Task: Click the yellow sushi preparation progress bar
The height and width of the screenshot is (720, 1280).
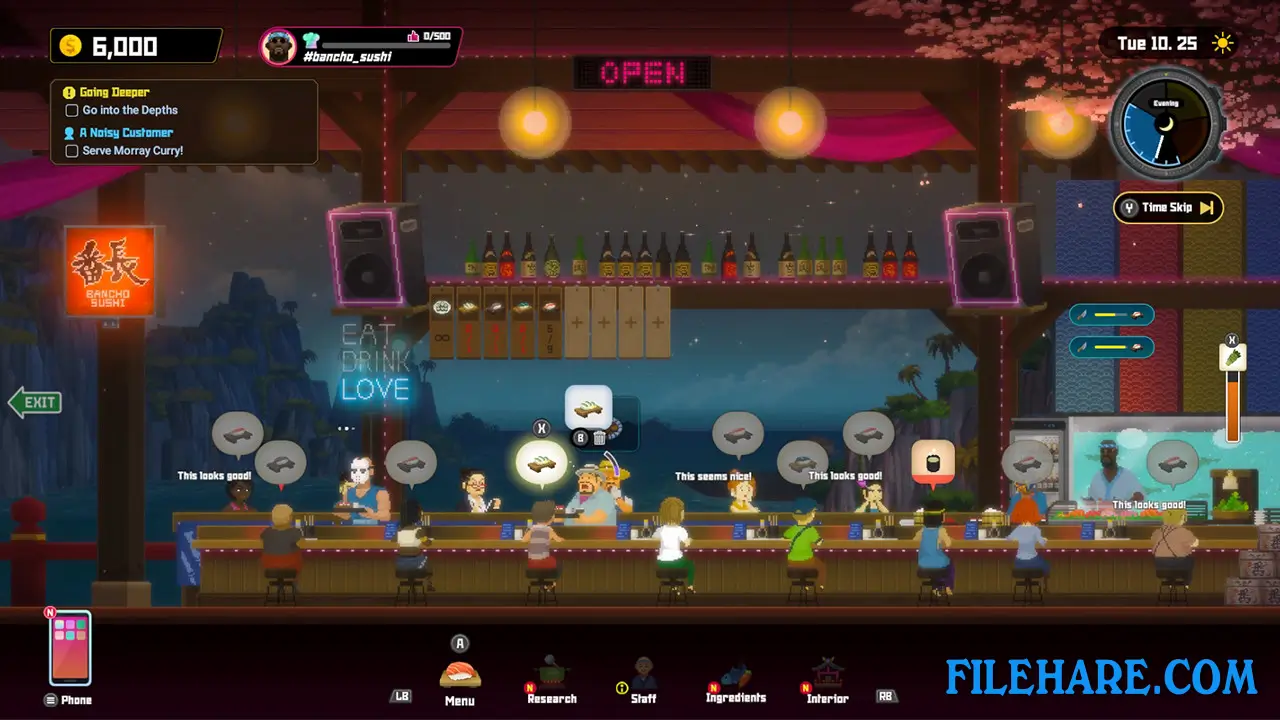Action: [x=1110, y=315]
